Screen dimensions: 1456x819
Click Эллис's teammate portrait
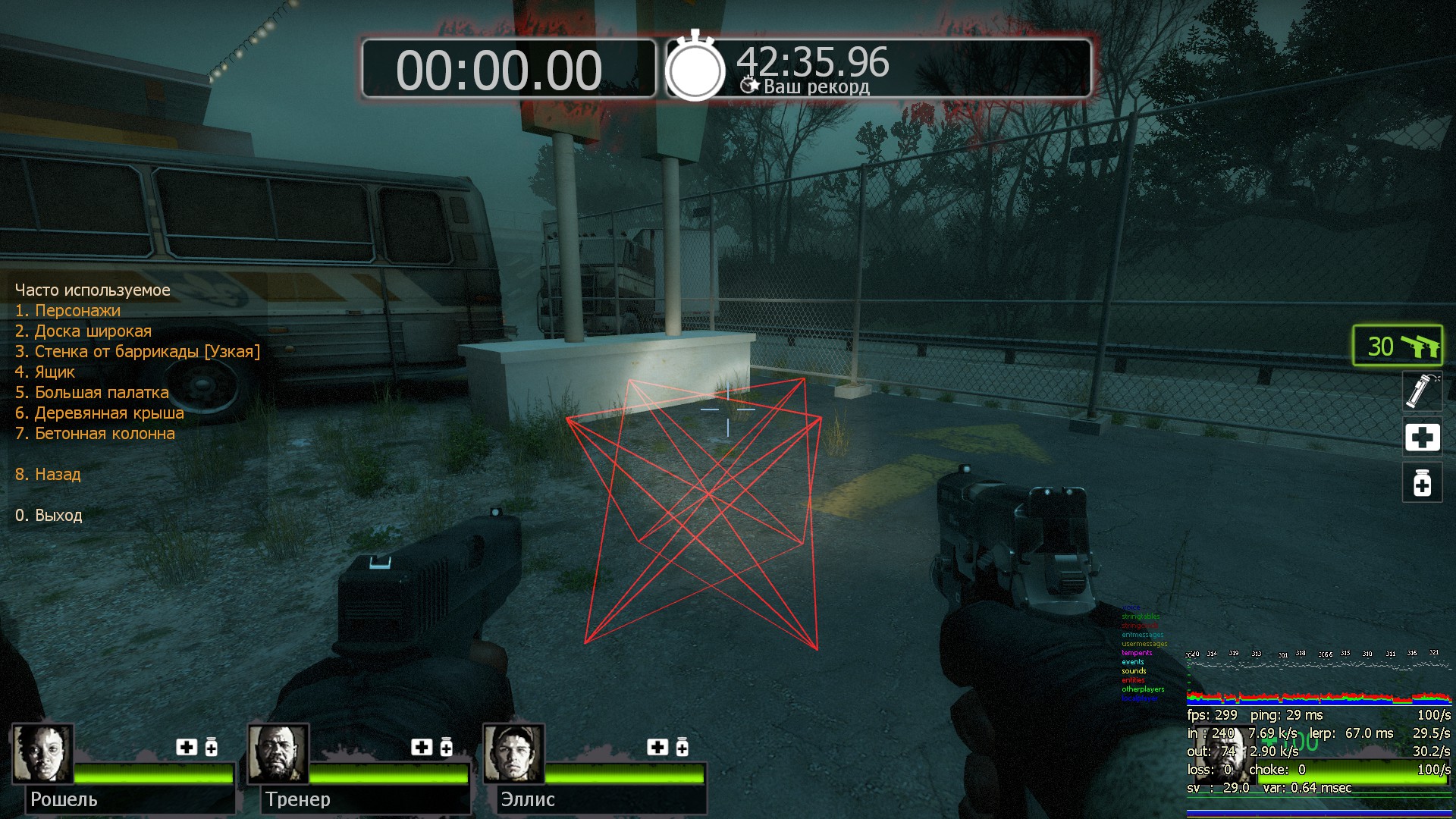[514, 753]
